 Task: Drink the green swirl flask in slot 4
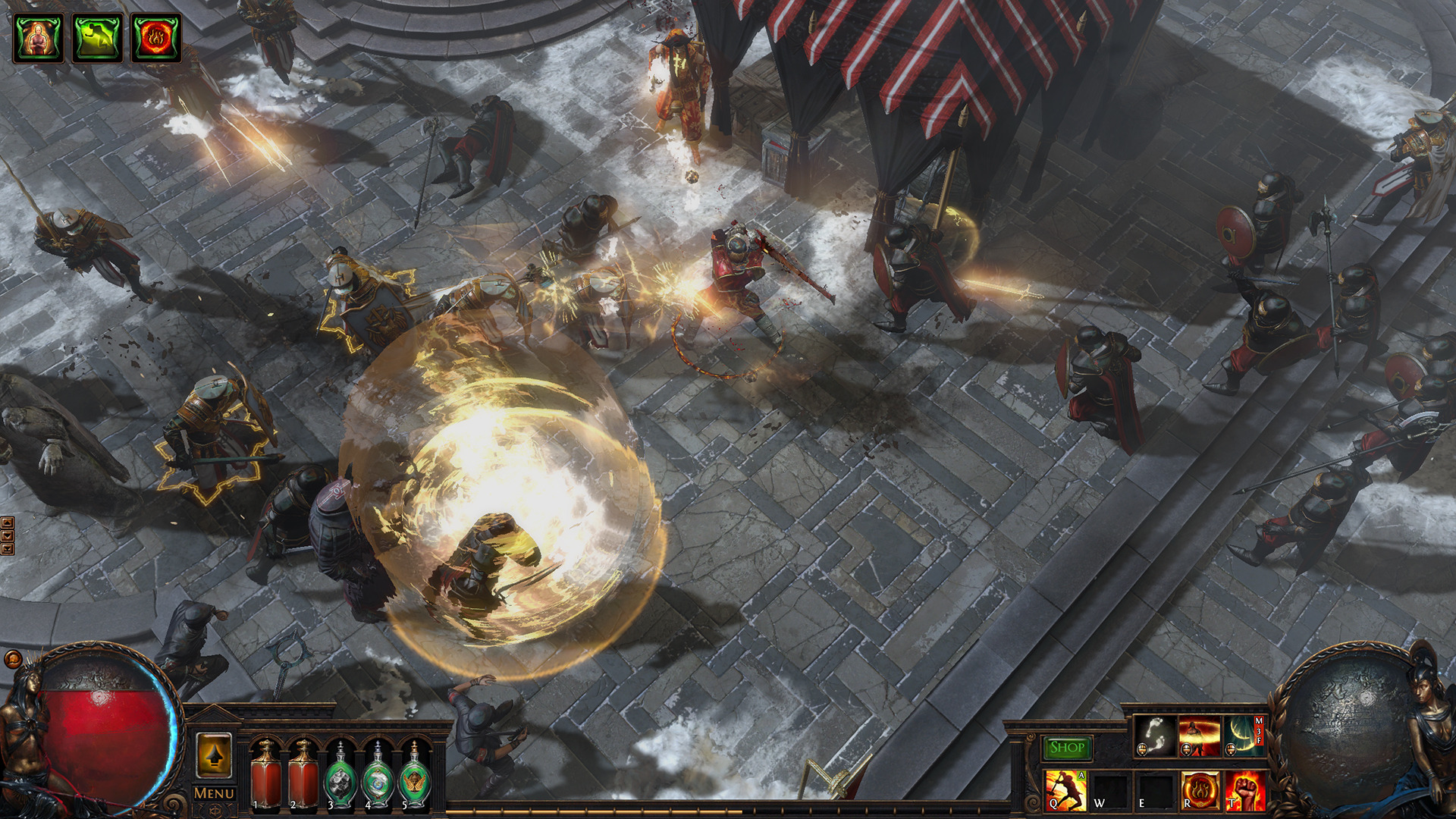(378, 777)
